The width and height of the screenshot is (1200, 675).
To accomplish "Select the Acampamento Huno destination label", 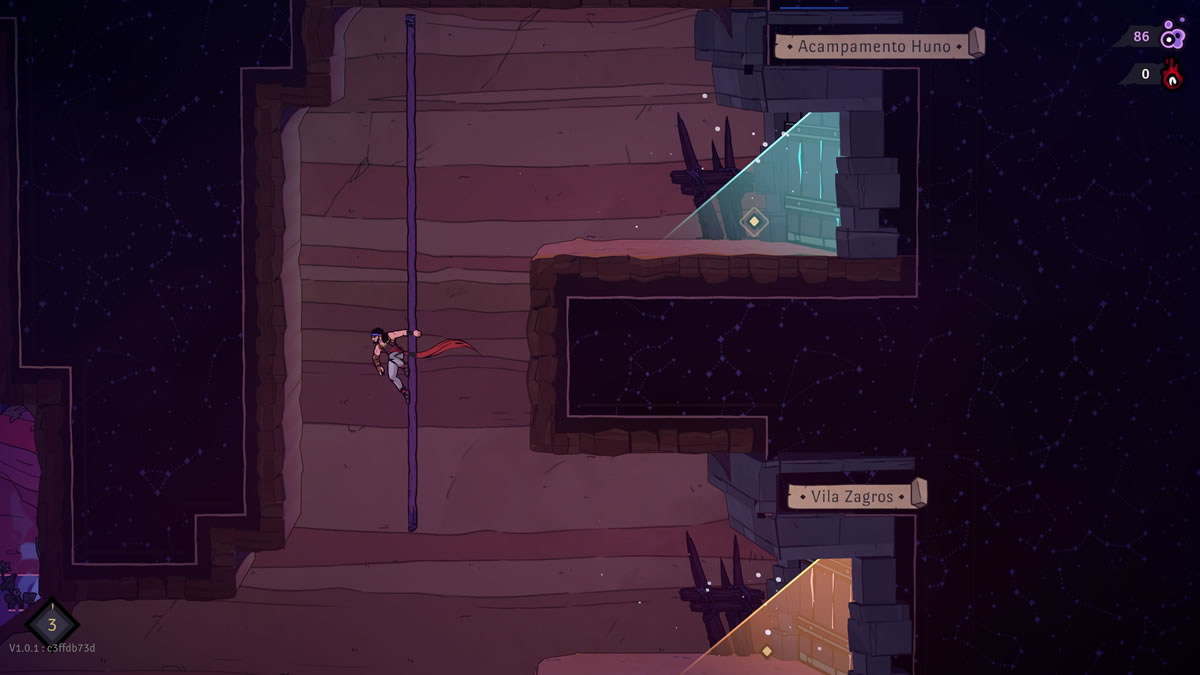I will pos(874,46).
